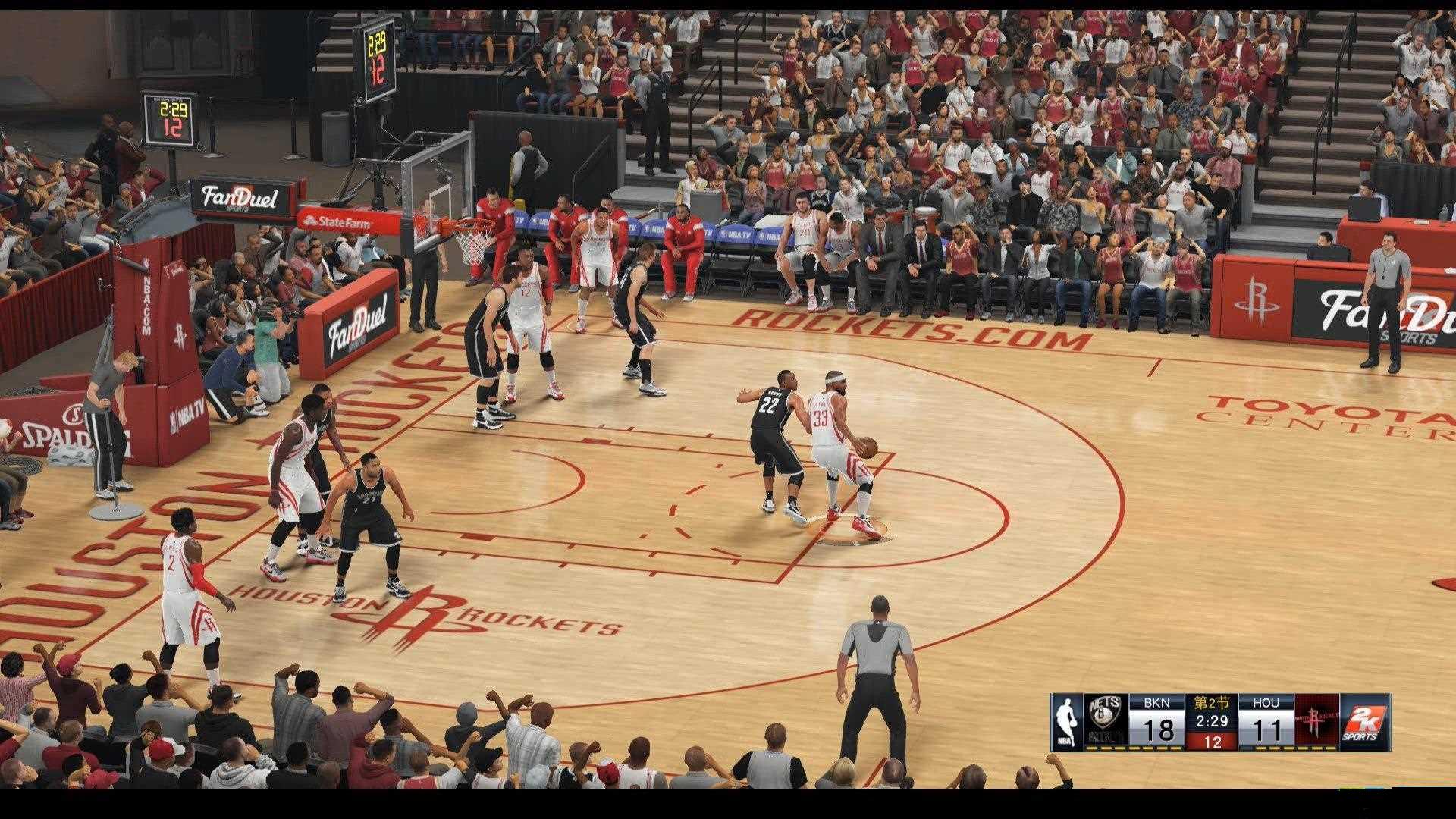Select the BKN team tab on the scoreboard
Image resolution: width=1456 pixels, height=819 pixels.
click(1156, 702)
